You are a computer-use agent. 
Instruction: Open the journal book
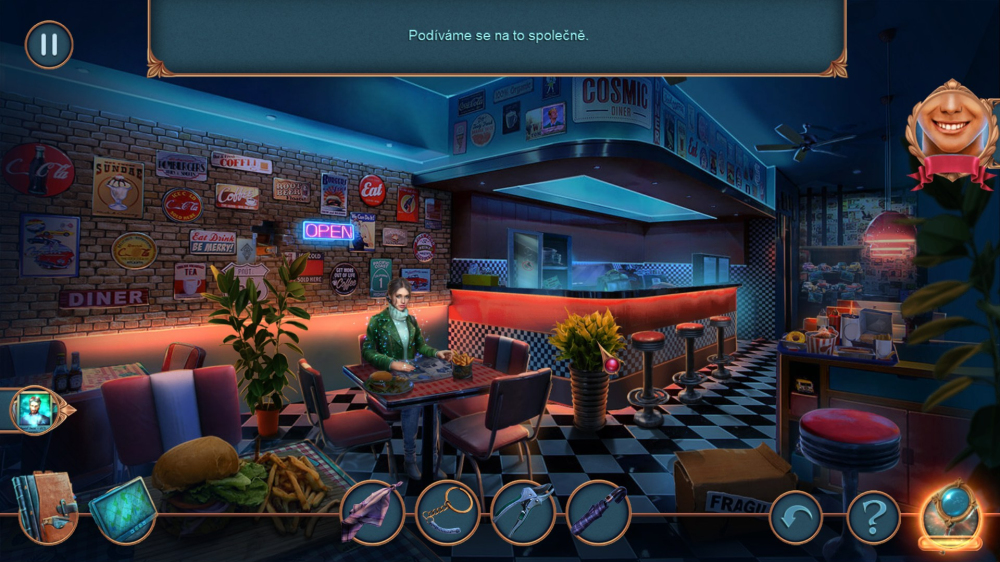(x=44, y=507)
